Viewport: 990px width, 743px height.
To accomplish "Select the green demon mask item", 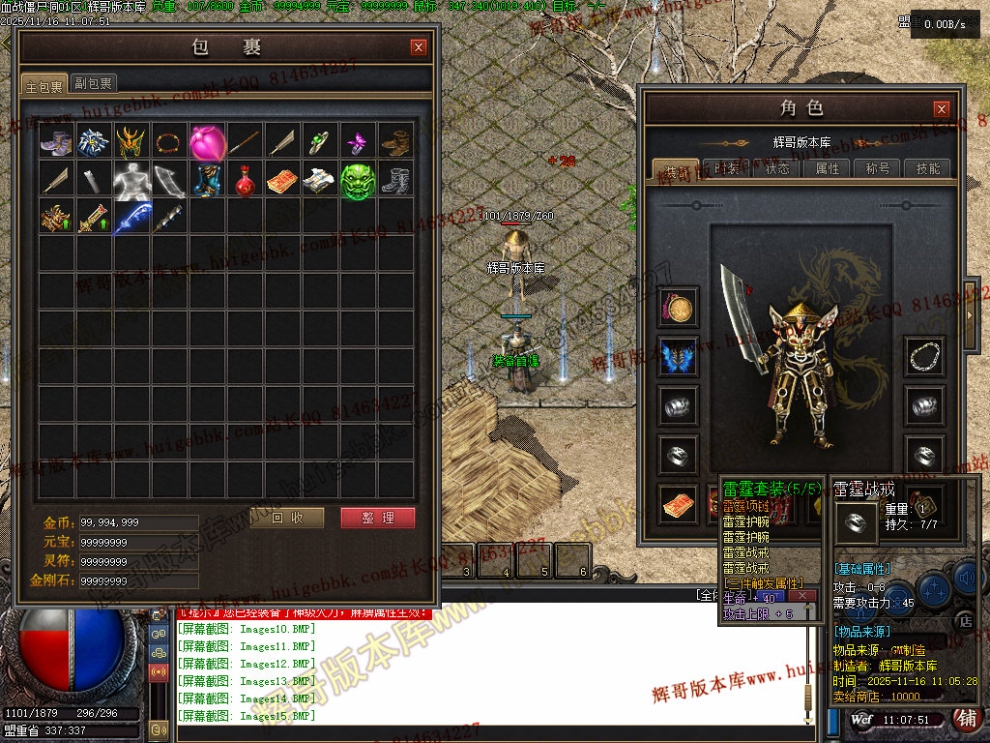I will pyautogui.click(x=357, y=181).
